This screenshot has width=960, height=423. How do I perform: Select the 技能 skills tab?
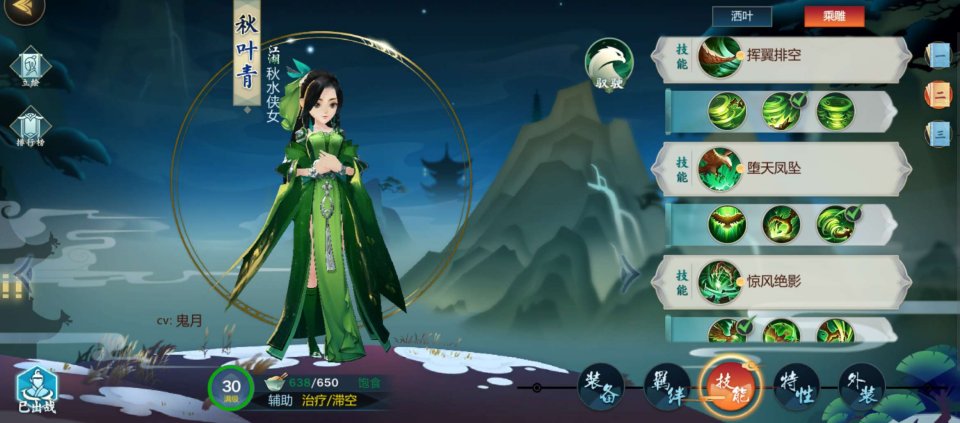[x=730, y=386]
